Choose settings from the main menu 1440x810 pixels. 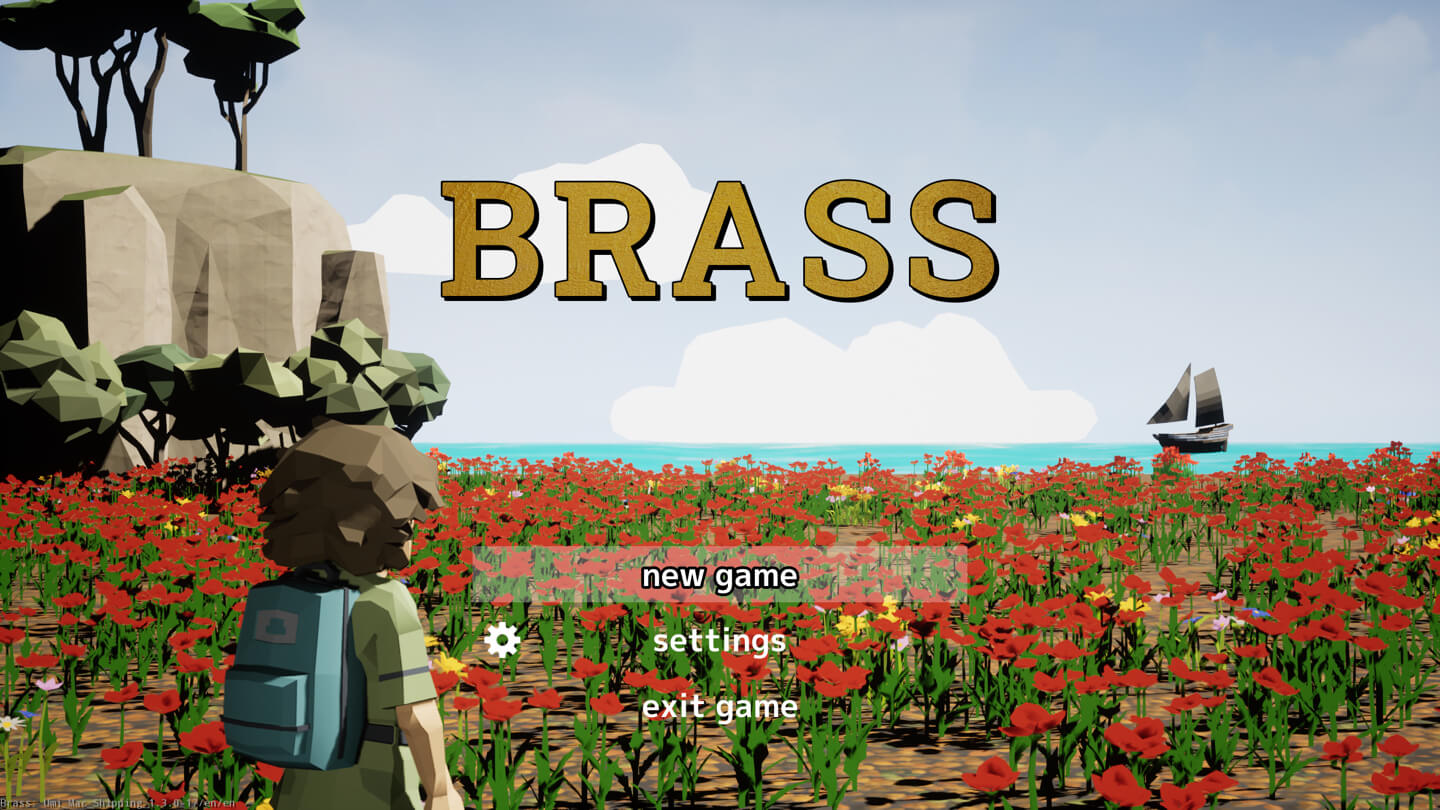[x=720, y=641]
